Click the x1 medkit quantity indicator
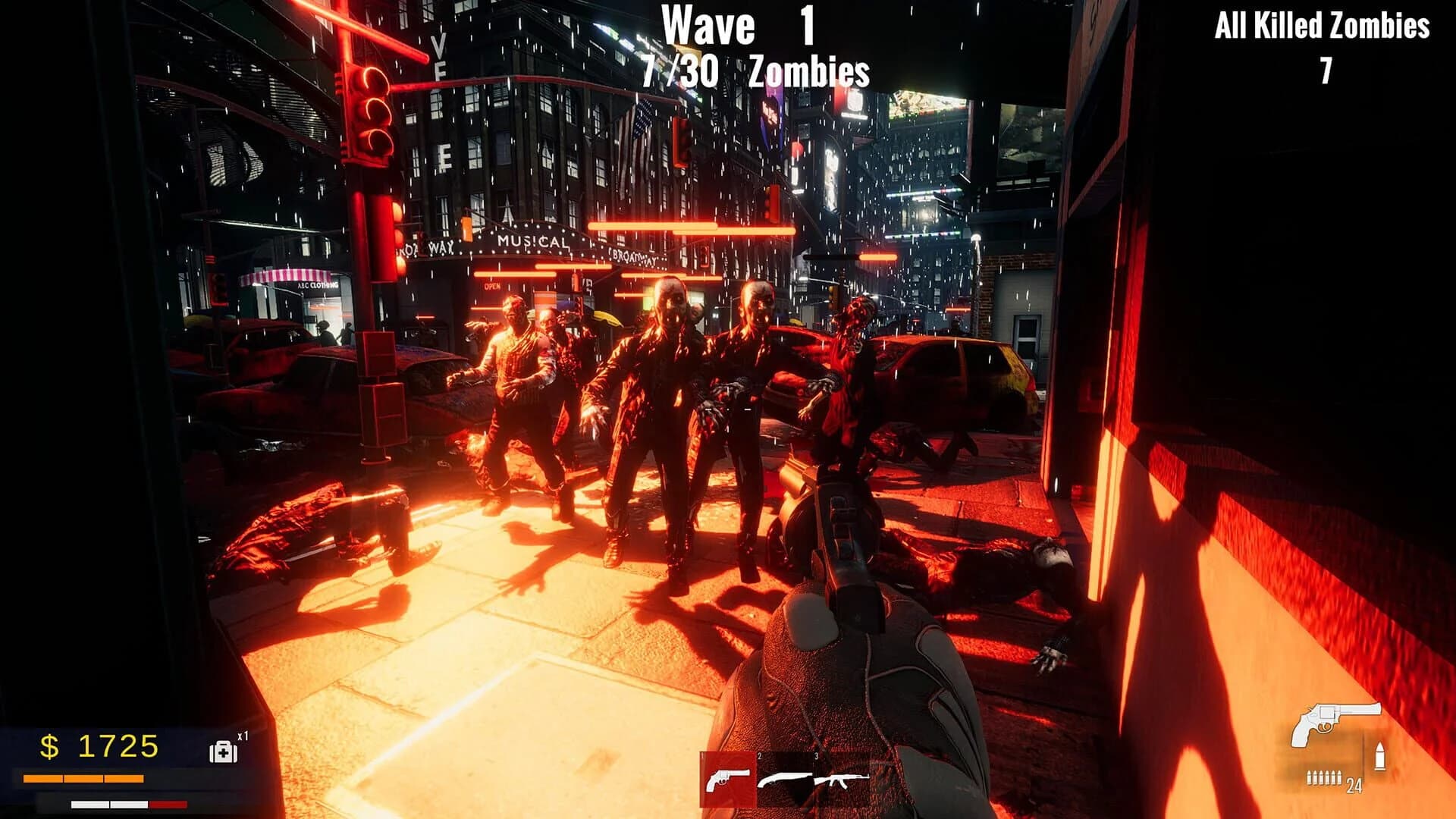Viewport: 1456px width, 819px height. coord(243,735)
